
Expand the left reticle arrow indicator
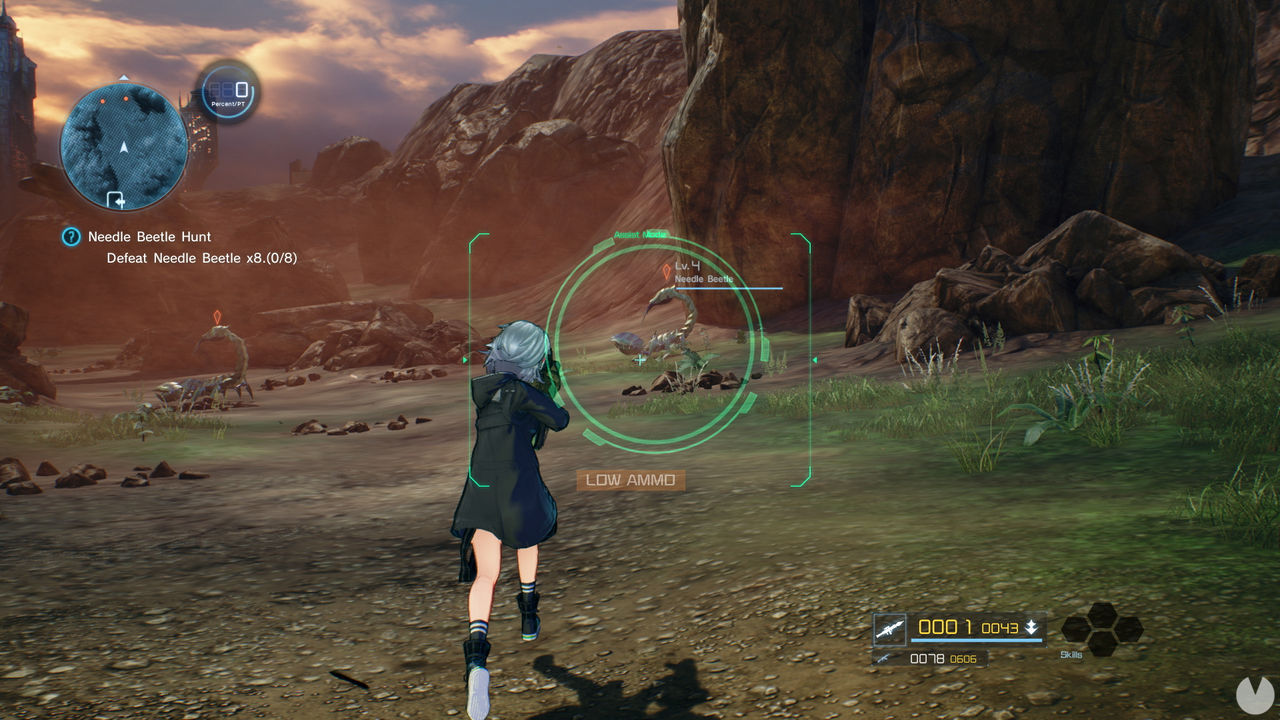pyautogui.click(x=466, y=361)
